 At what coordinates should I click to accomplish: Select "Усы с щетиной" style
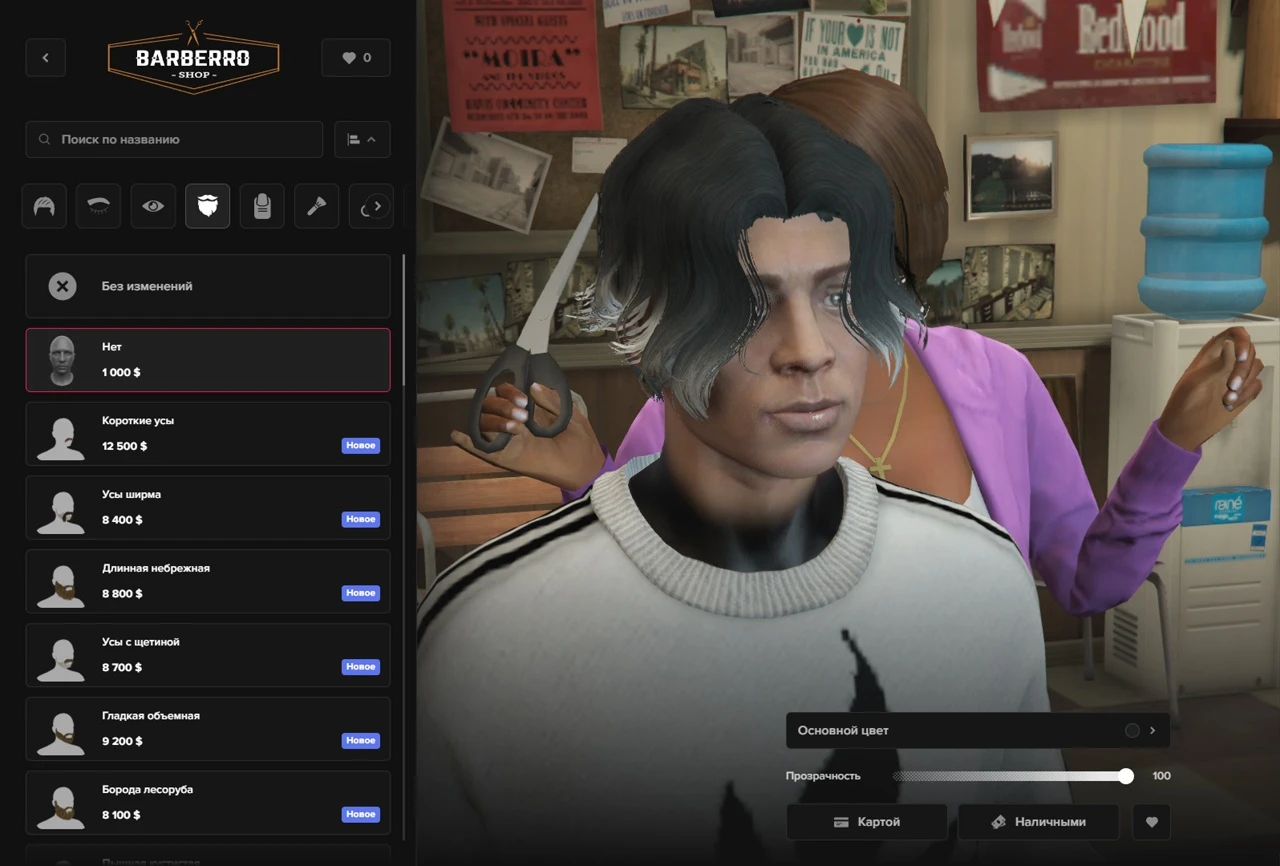tap(208, 655)
